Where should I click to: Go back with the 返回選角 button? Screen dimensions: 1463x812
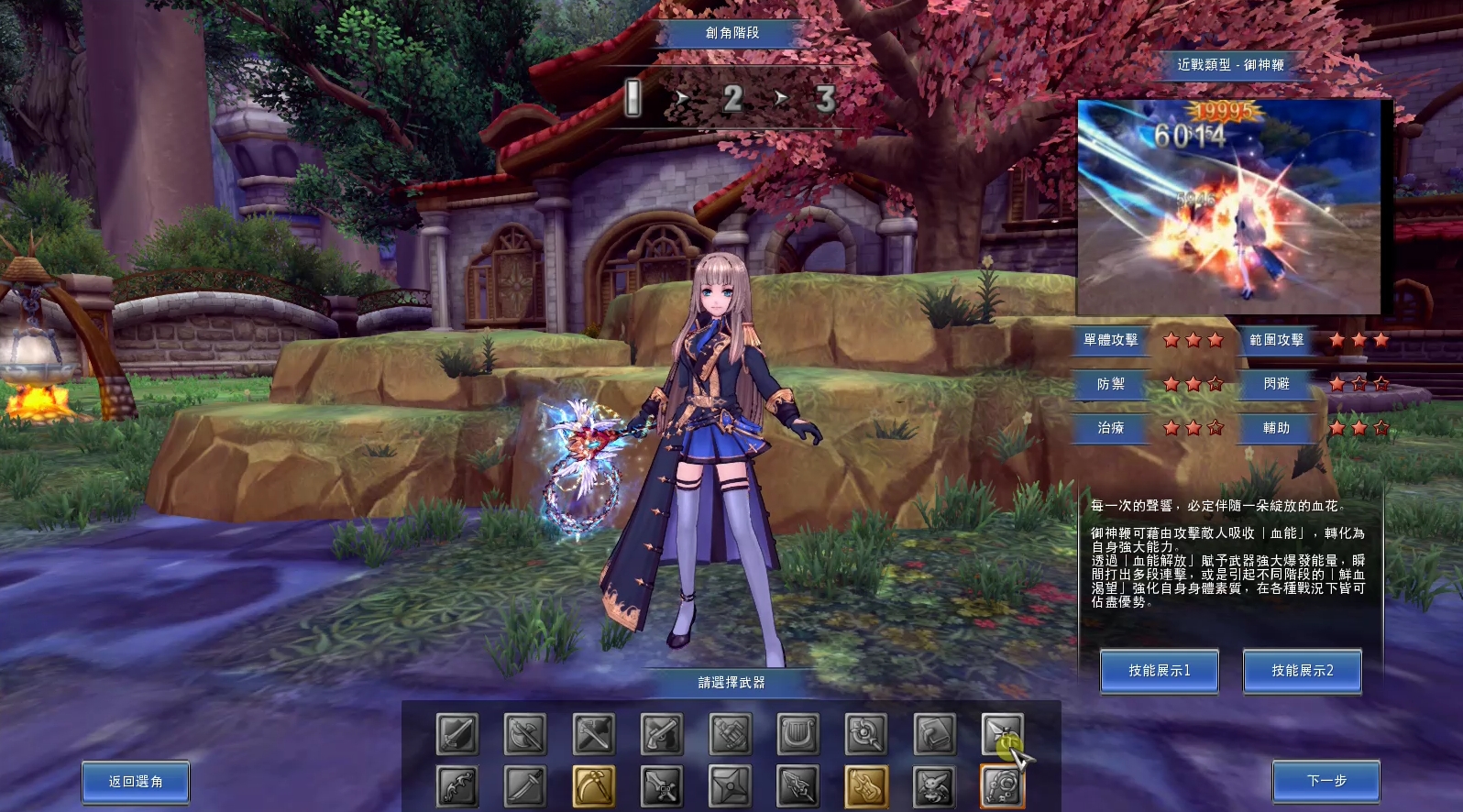[136, 782]
